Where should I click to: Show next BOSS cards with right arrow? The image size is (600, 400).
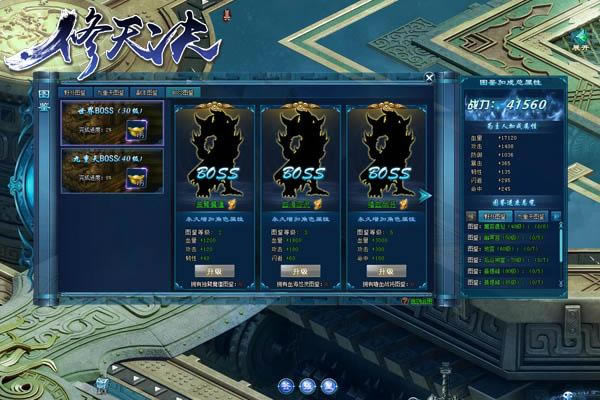[x=426, y=196]
